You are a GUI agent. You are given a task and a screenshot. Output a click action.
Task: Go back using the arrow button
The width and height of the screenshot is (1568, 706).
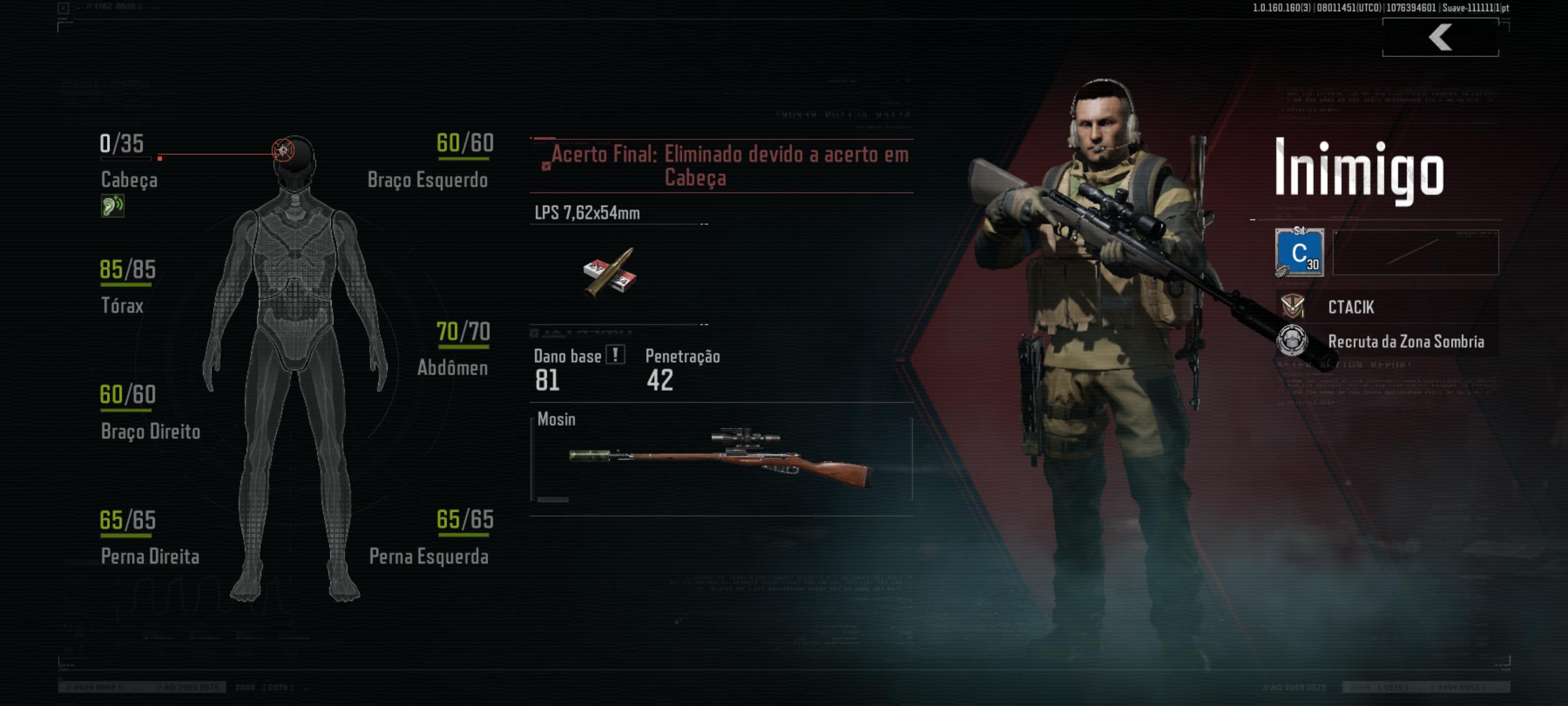tap(1440, 37)
